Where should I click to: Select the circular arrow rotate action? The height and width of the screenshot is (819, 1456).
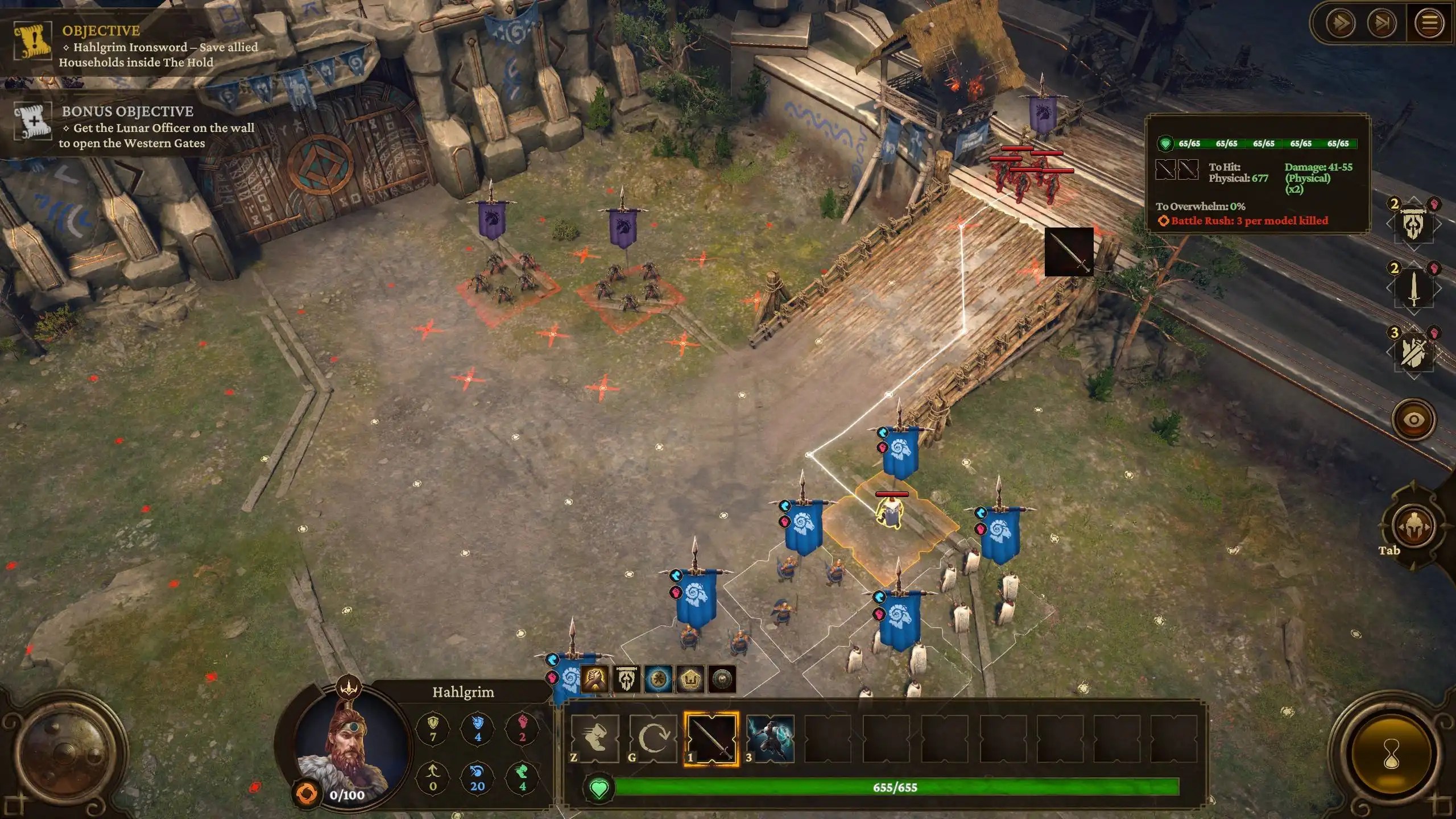pyautogui.click(x=653, y=738)
